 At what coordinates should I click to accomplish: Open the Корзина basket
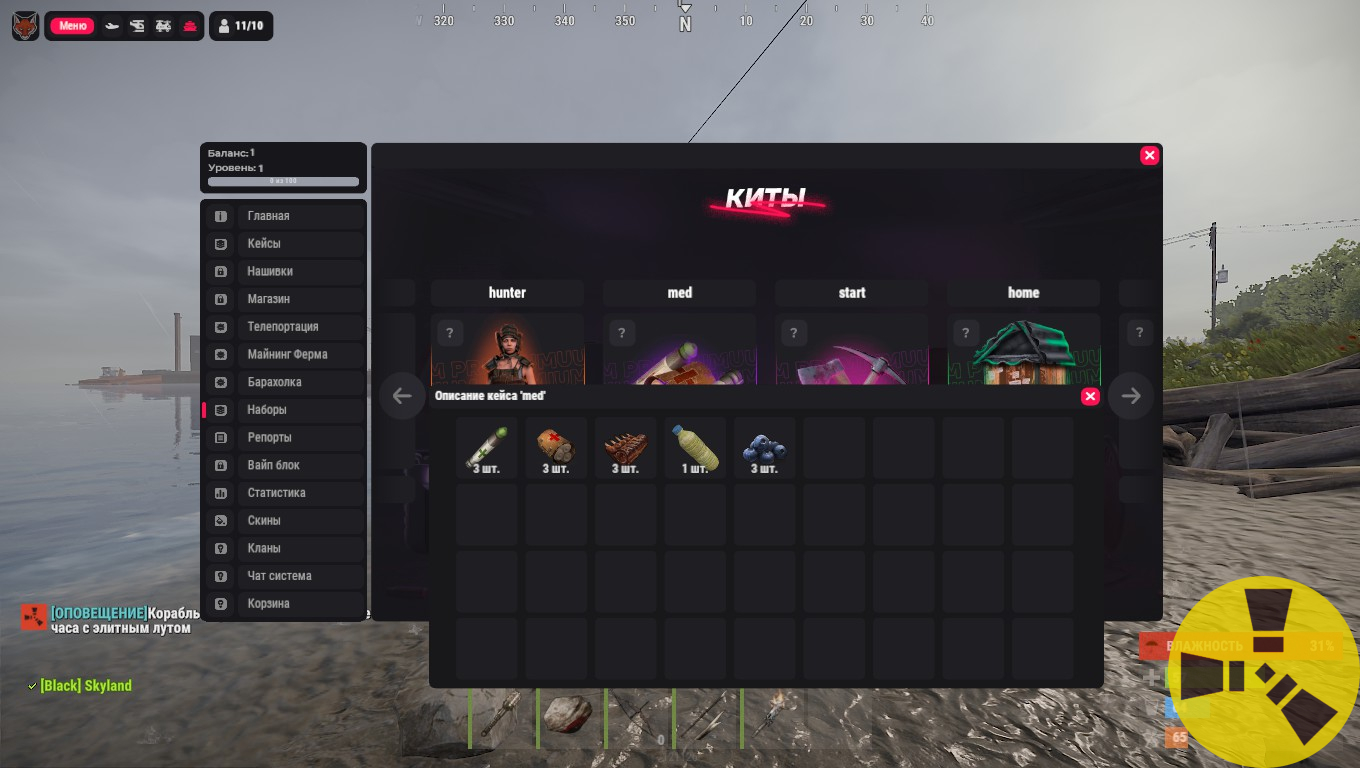284,604
